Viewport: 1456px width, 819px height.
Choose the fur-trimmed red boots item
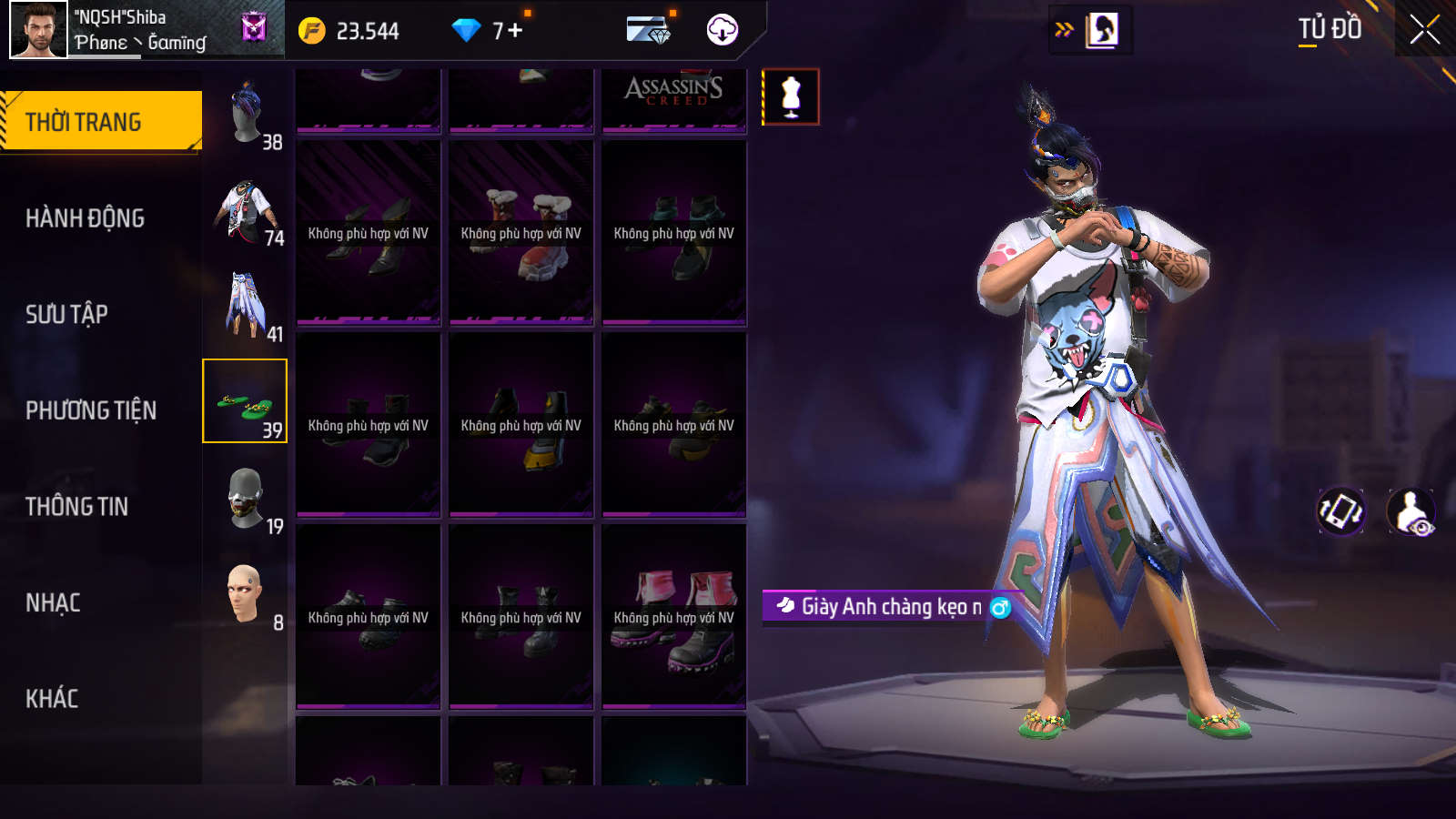[521, 233]
